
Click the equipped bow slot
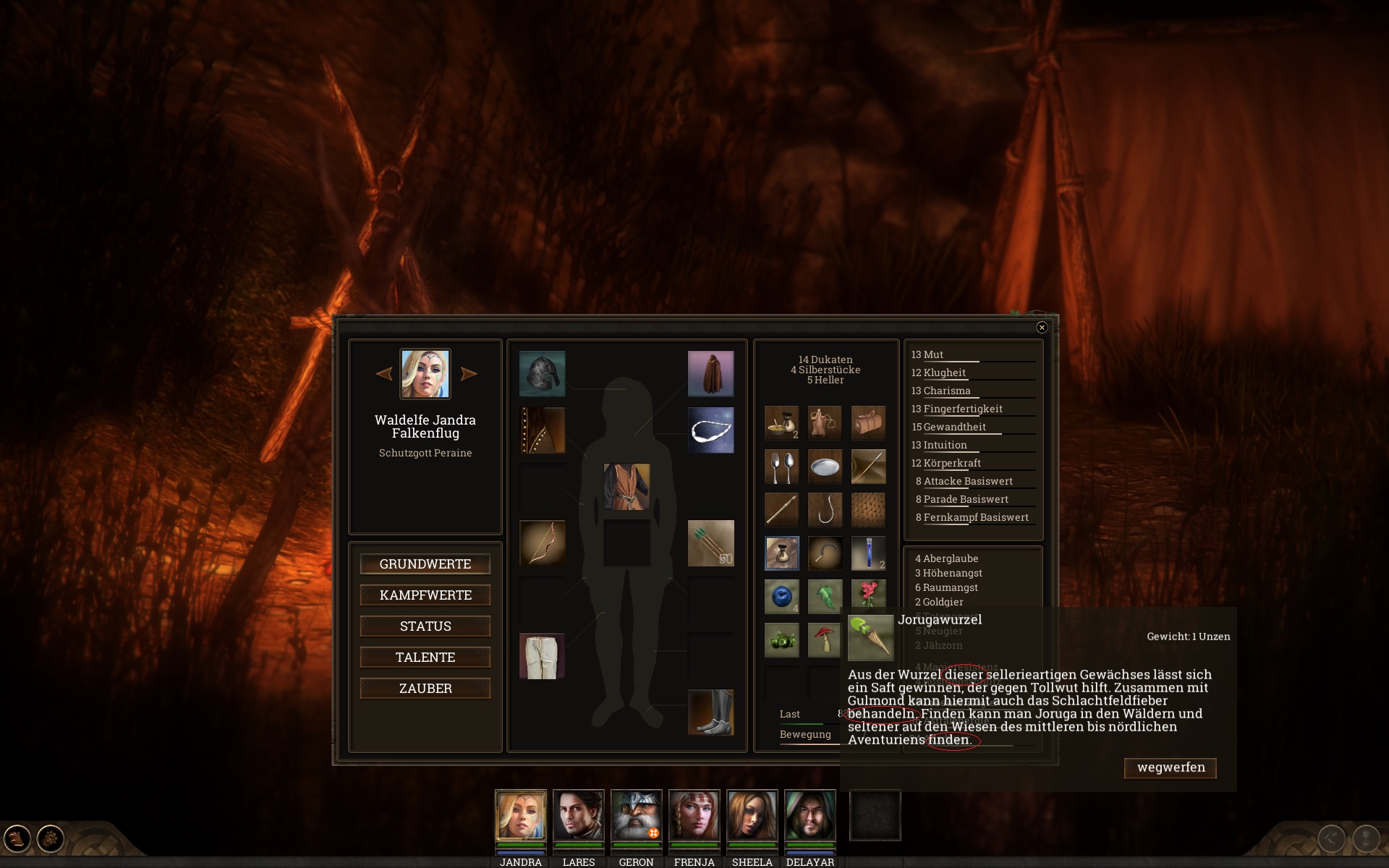543,543
